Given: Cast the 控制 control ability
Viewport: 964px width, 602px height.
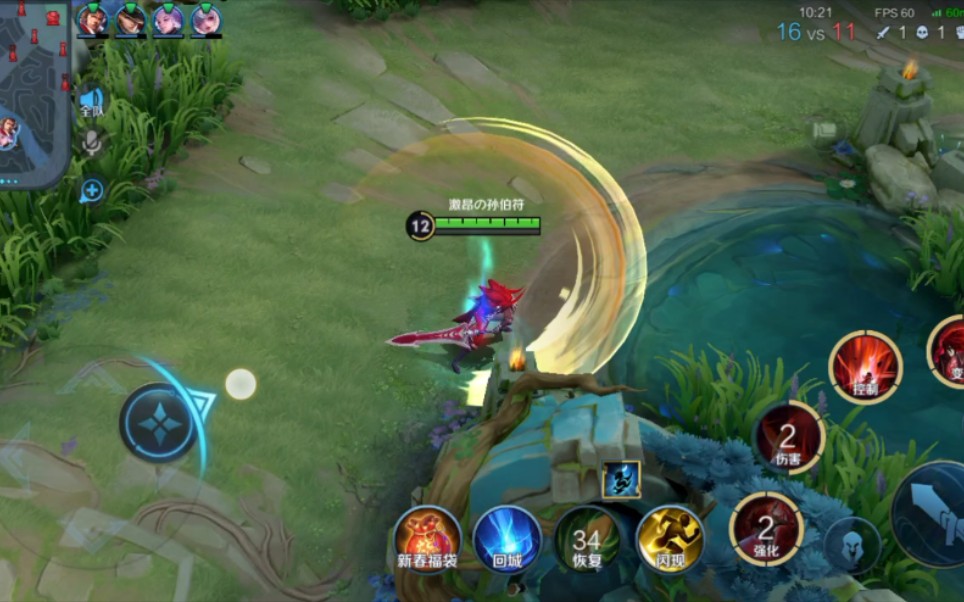Looking at the screenshot, I should point(865,367).
